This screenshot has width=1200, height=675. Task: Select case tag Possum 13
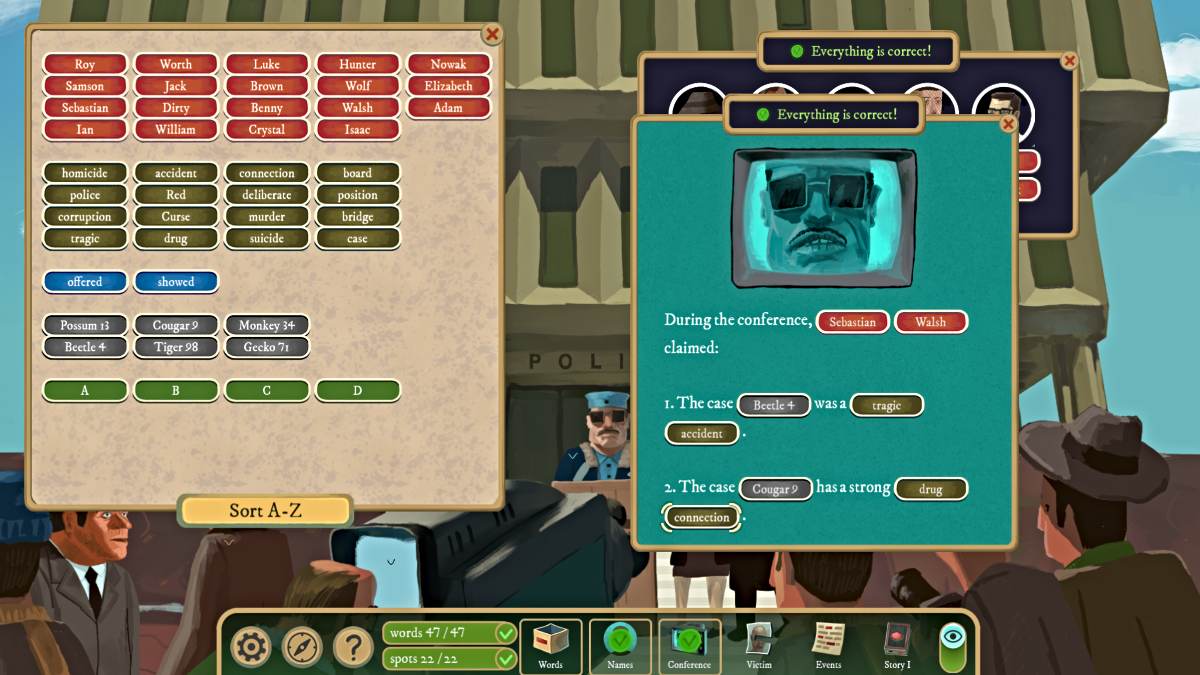coord(85,325)
